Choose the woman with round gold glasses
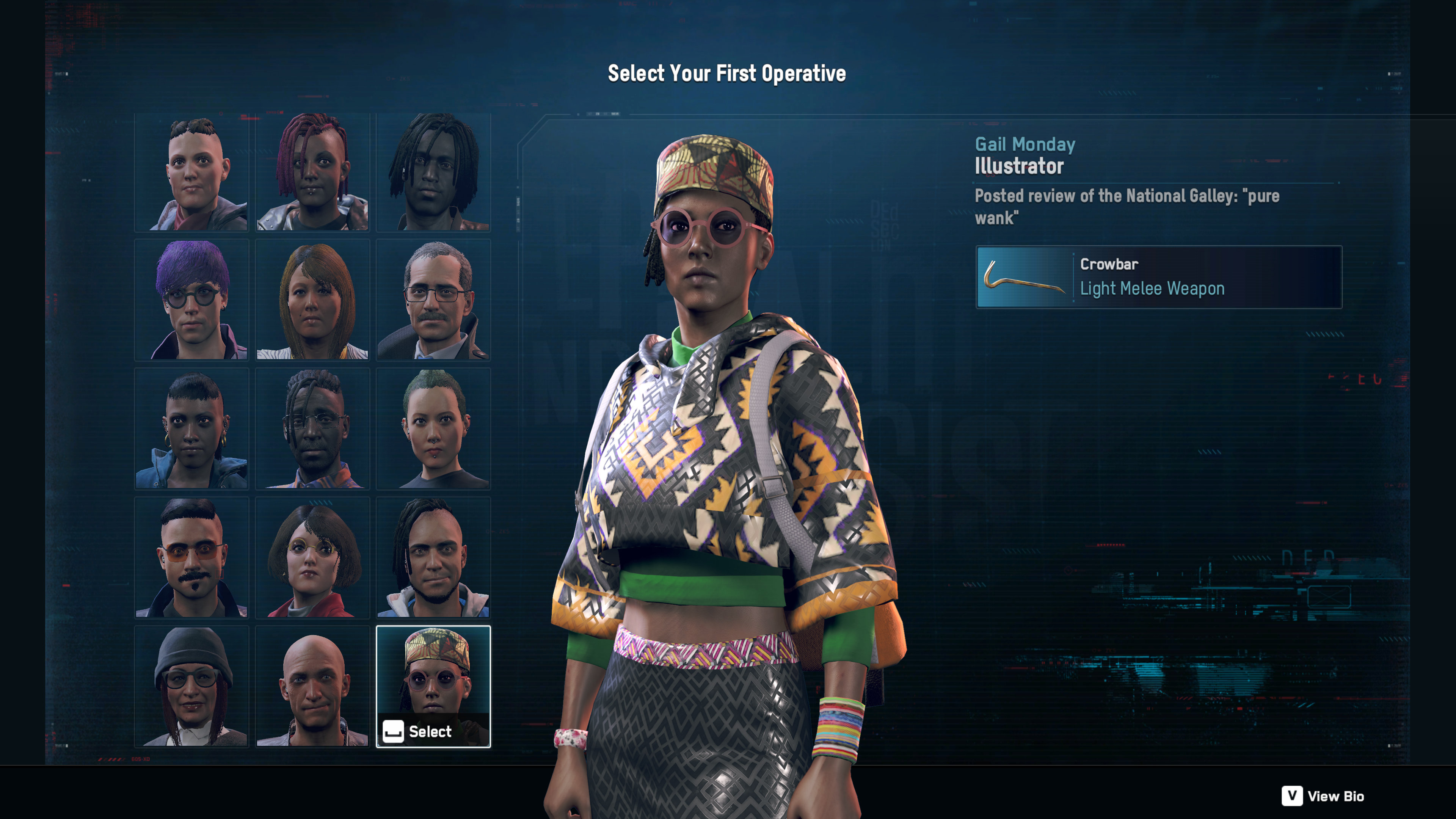 312,558
